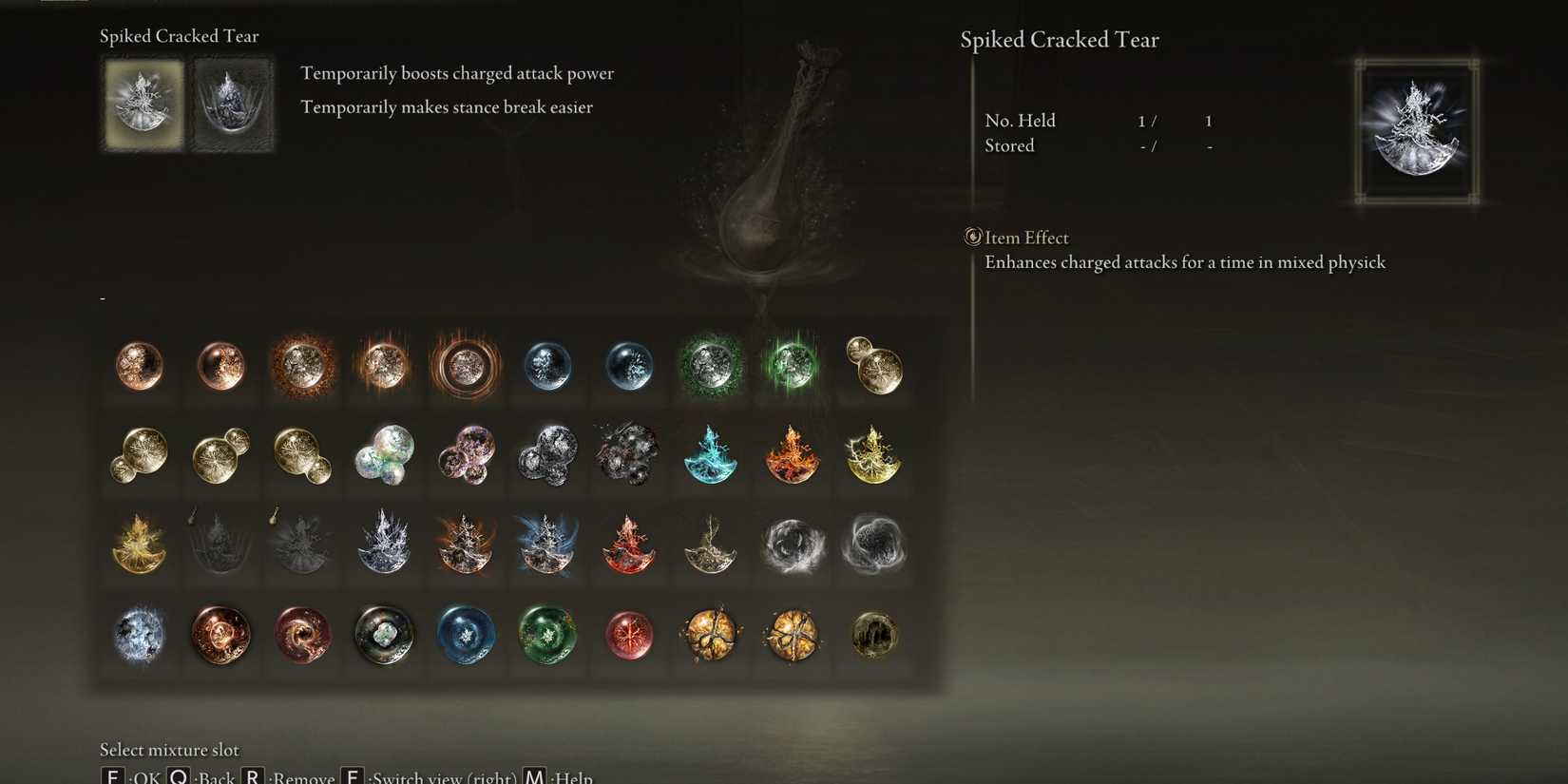Select the dark Crimsonwhorl Bubbletear
This screenshot has width=1568, height=784.
pos(303,637)
